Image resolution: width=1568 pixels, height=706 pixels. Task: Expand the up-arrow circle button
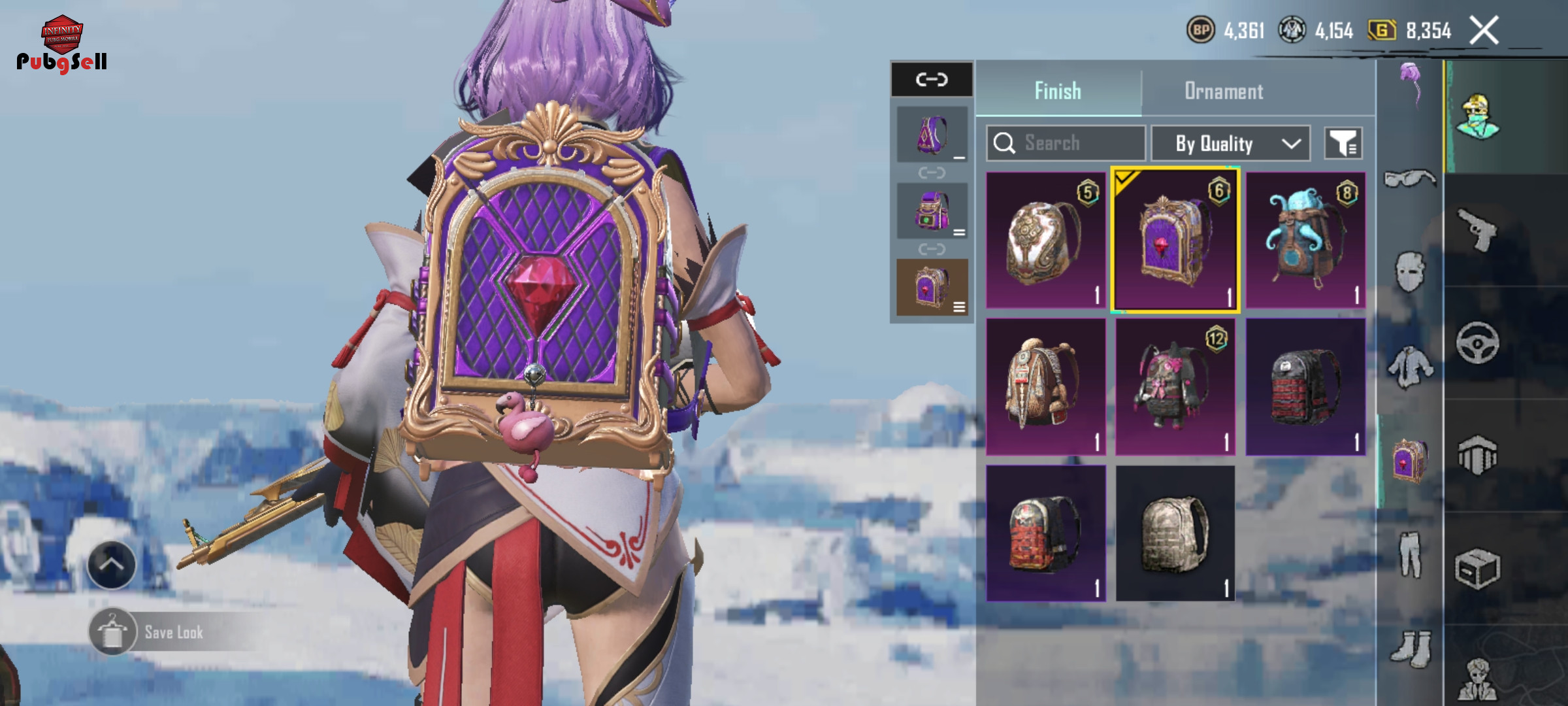click(x=112, y=565)
